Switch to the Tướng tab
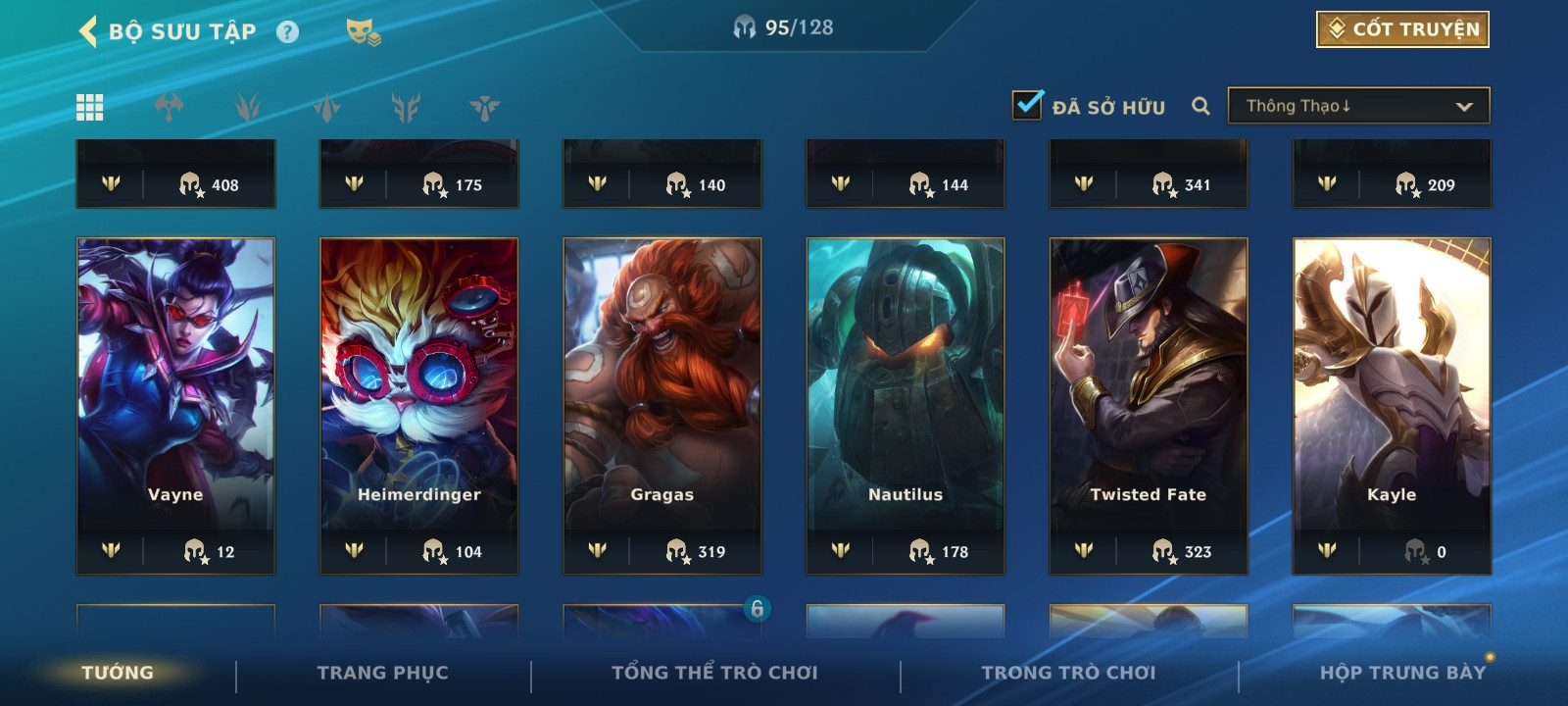1568x706 pixels. tap(118, 673)
